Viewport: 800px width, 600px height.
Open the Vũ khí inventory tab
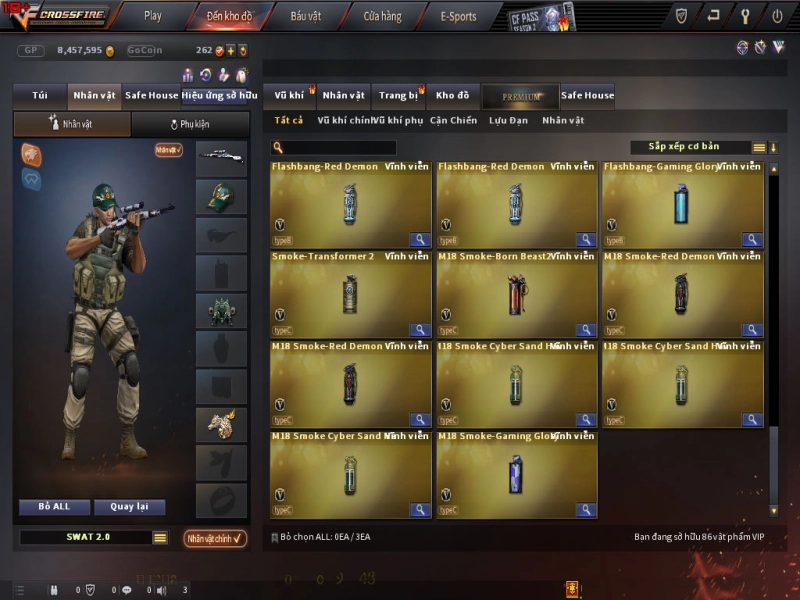(x=289, y=96)
